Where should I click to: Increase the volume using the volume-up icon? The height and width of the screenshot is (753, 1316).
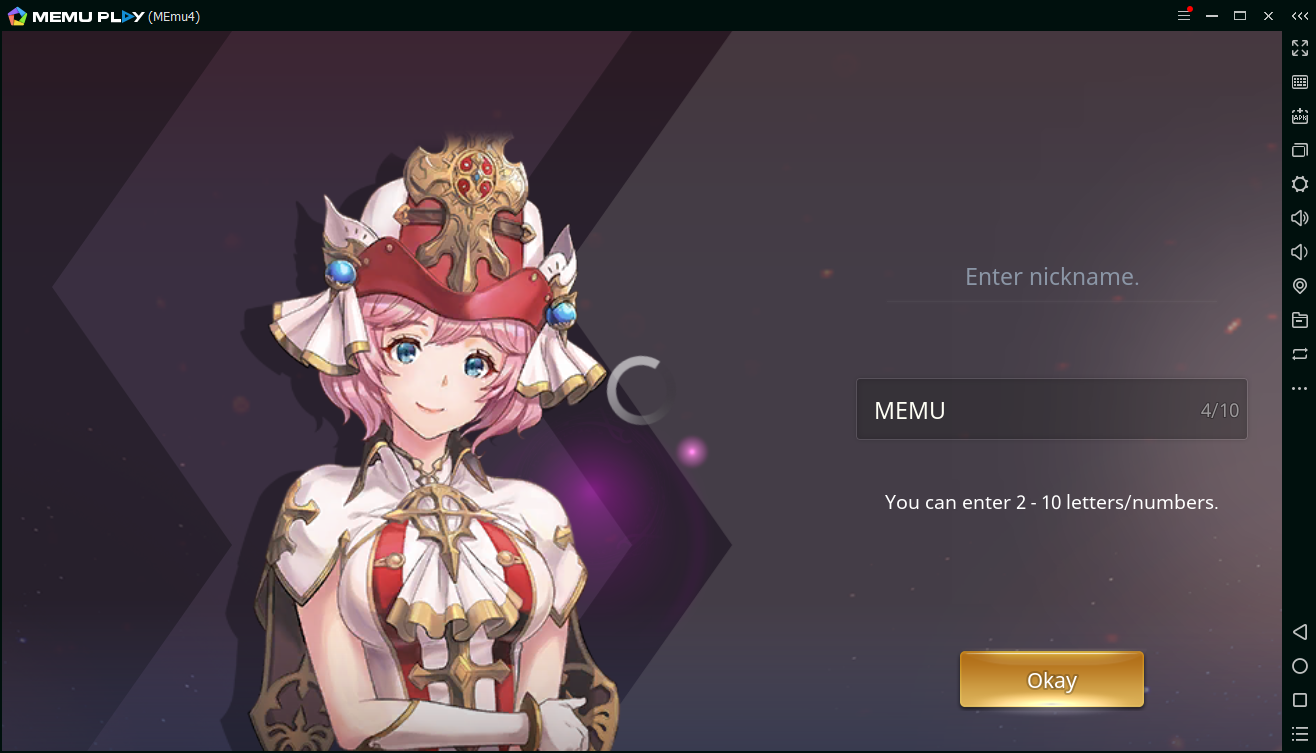pos(1299,218)
